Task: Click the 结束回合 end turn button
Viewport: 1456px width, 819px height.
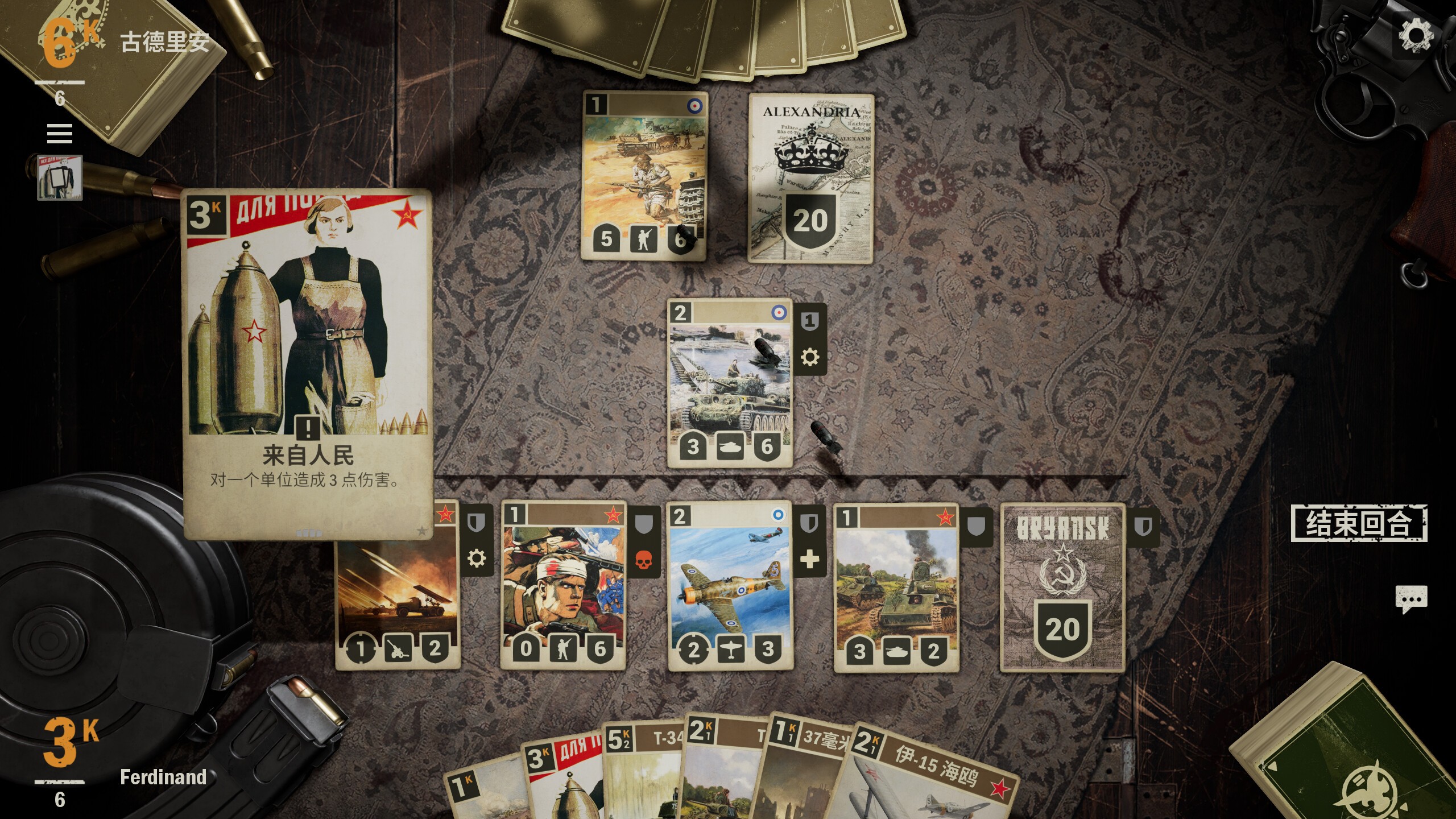Action: click(x=1358, y=523)
